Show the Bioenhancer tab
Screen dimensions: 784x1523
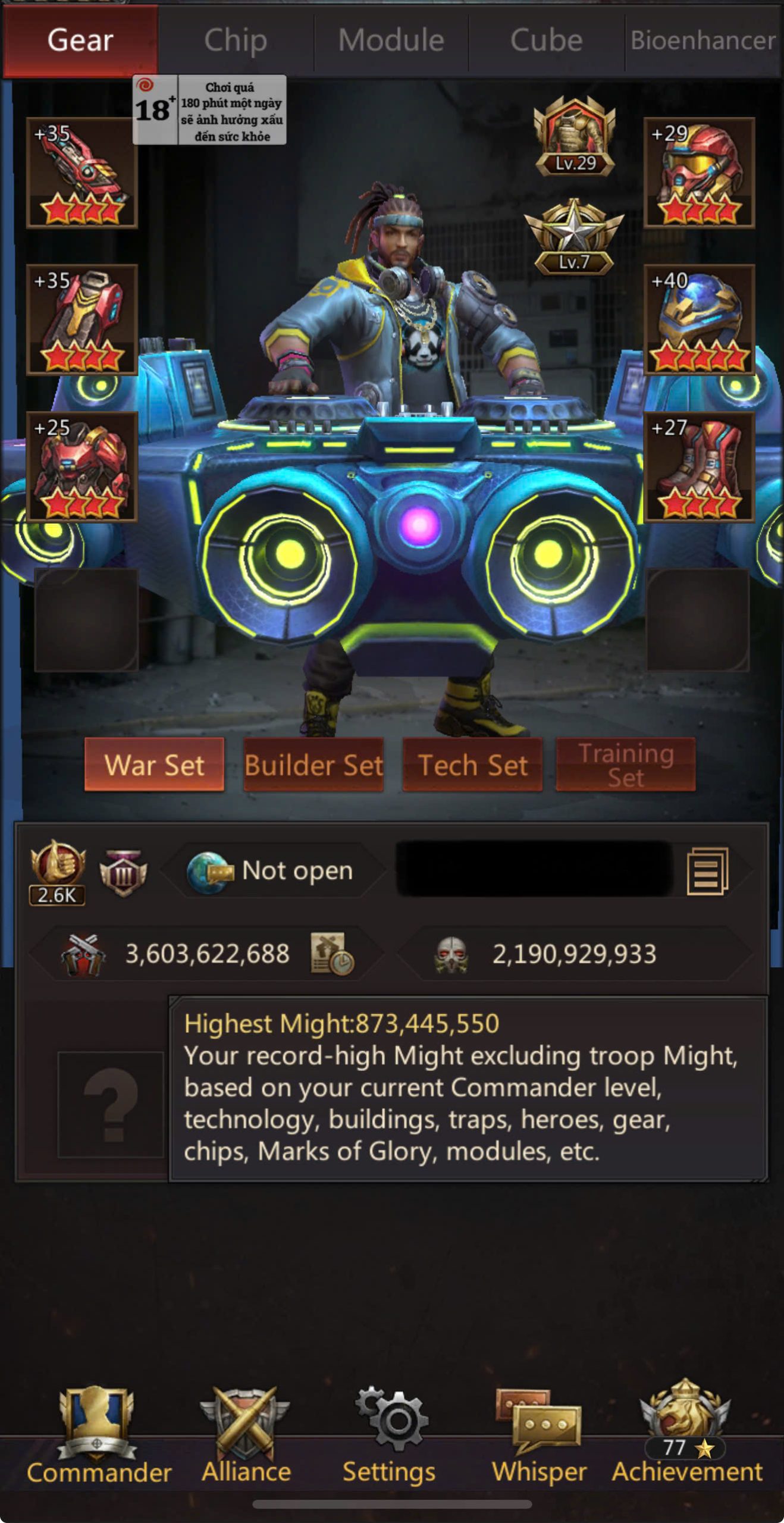[x=703, y=40]
